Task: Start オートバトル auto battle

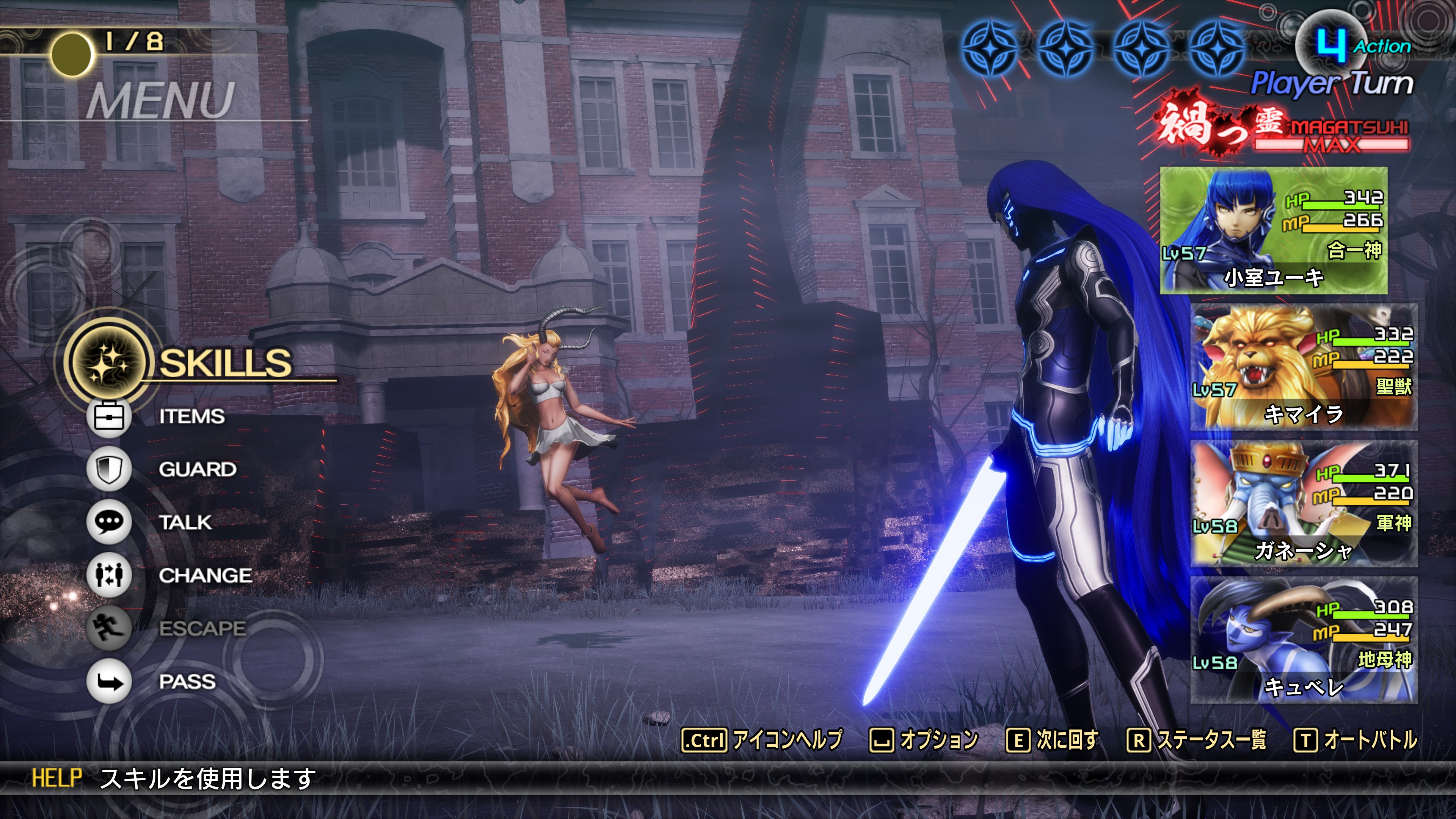Action: pos(1356,740)
